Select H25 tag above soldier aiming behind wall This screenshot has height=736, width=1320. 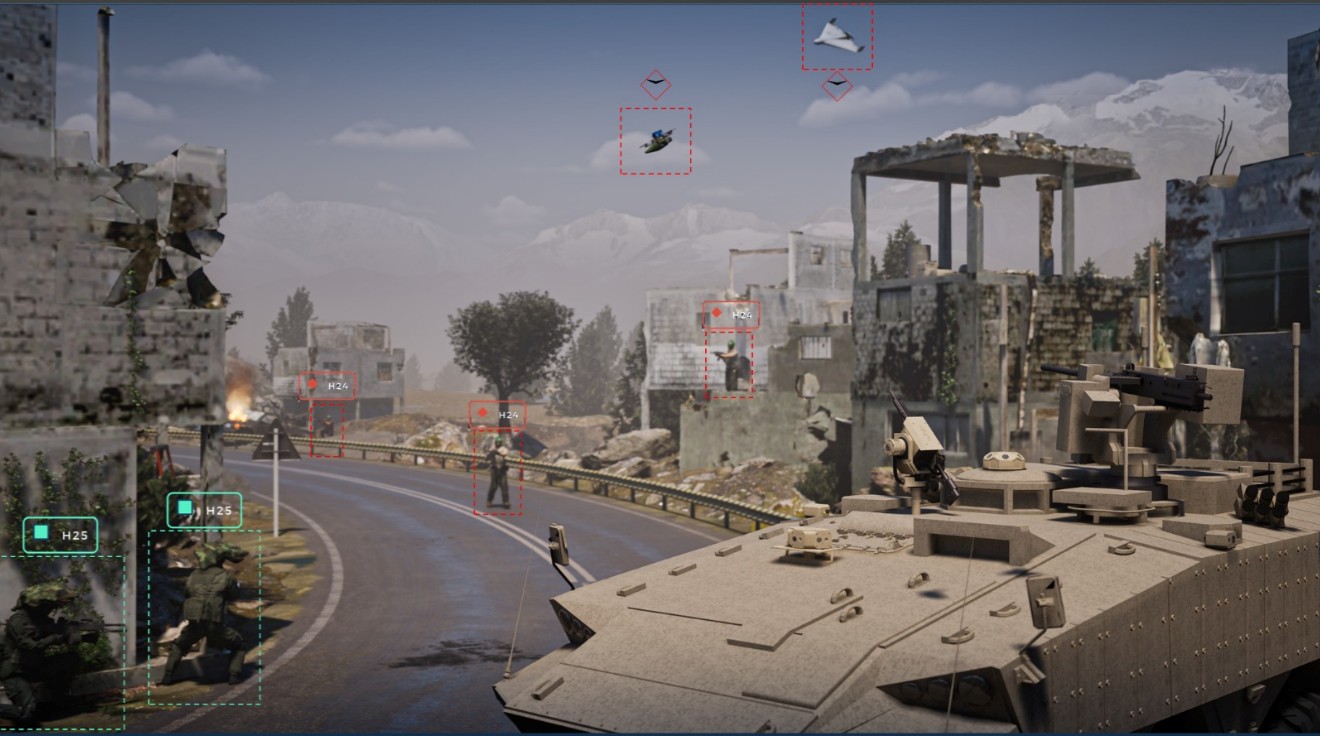61,535
